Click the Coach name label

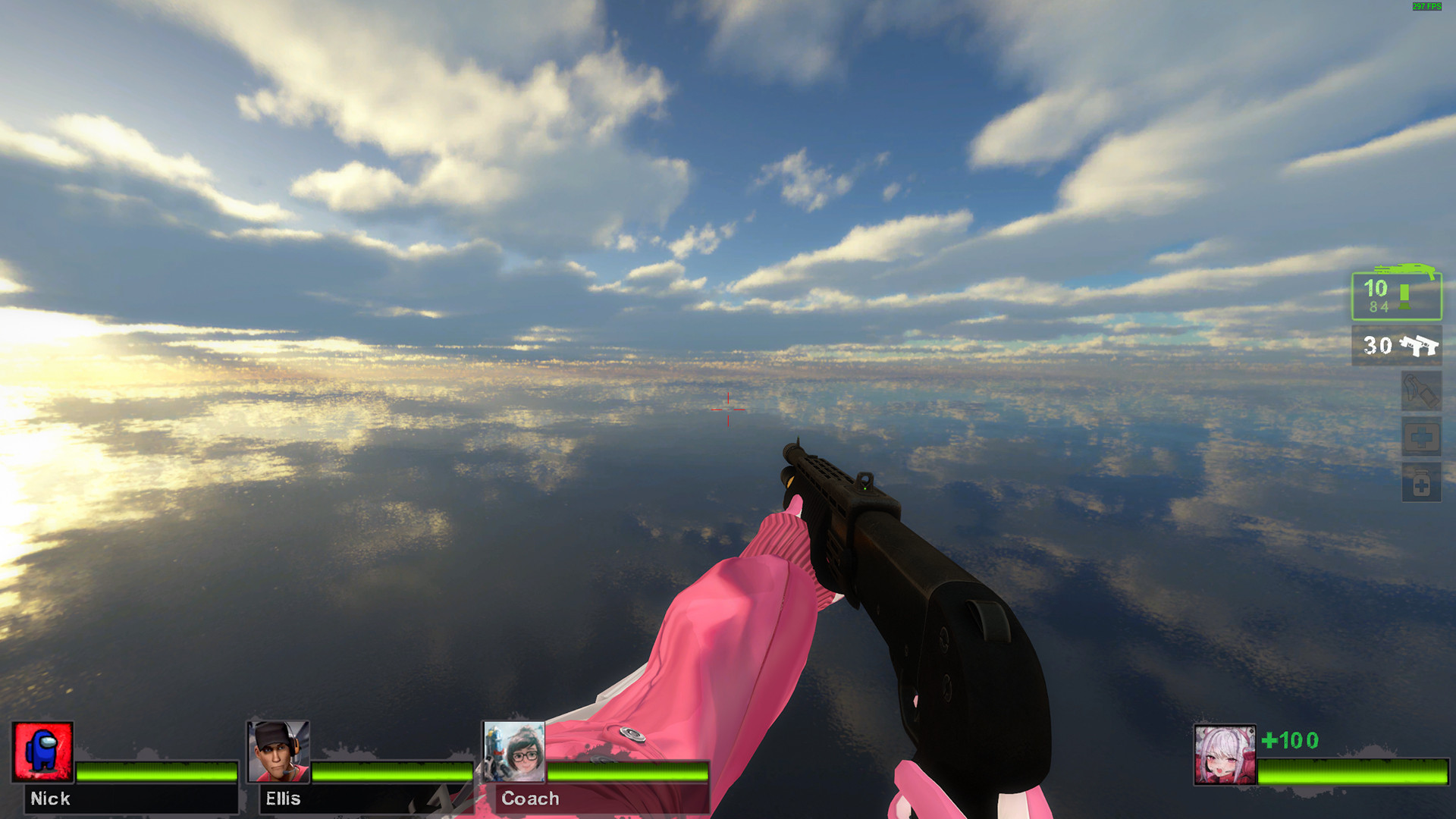[529, 799]
